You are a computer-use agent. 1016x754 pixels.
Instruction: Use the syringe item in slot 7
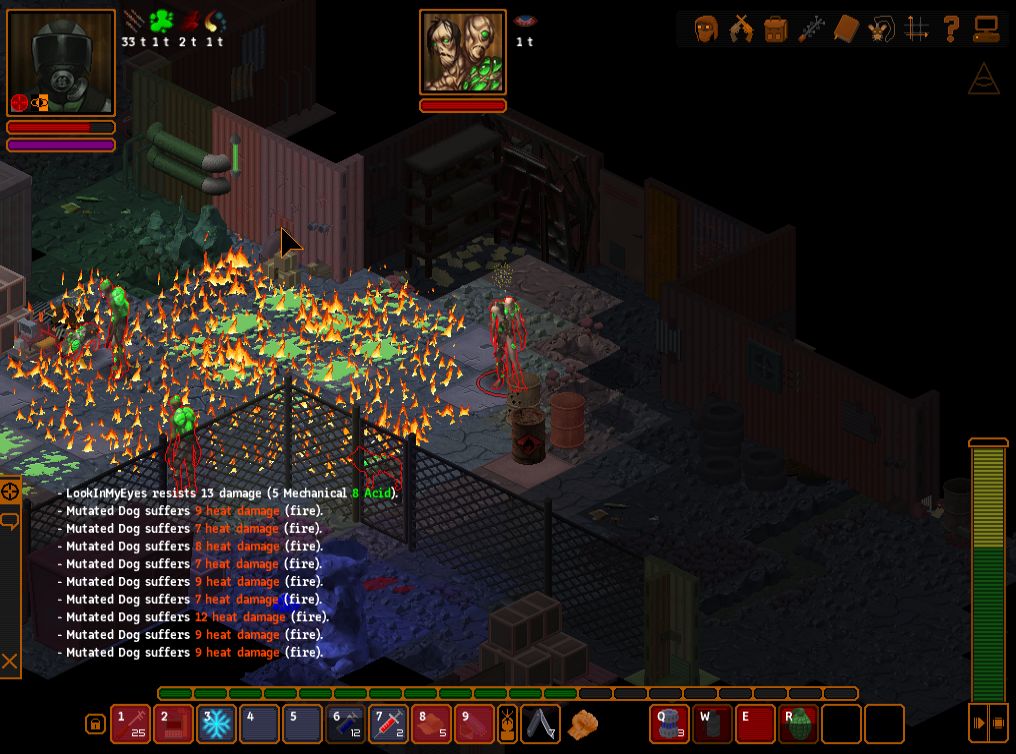389,723
